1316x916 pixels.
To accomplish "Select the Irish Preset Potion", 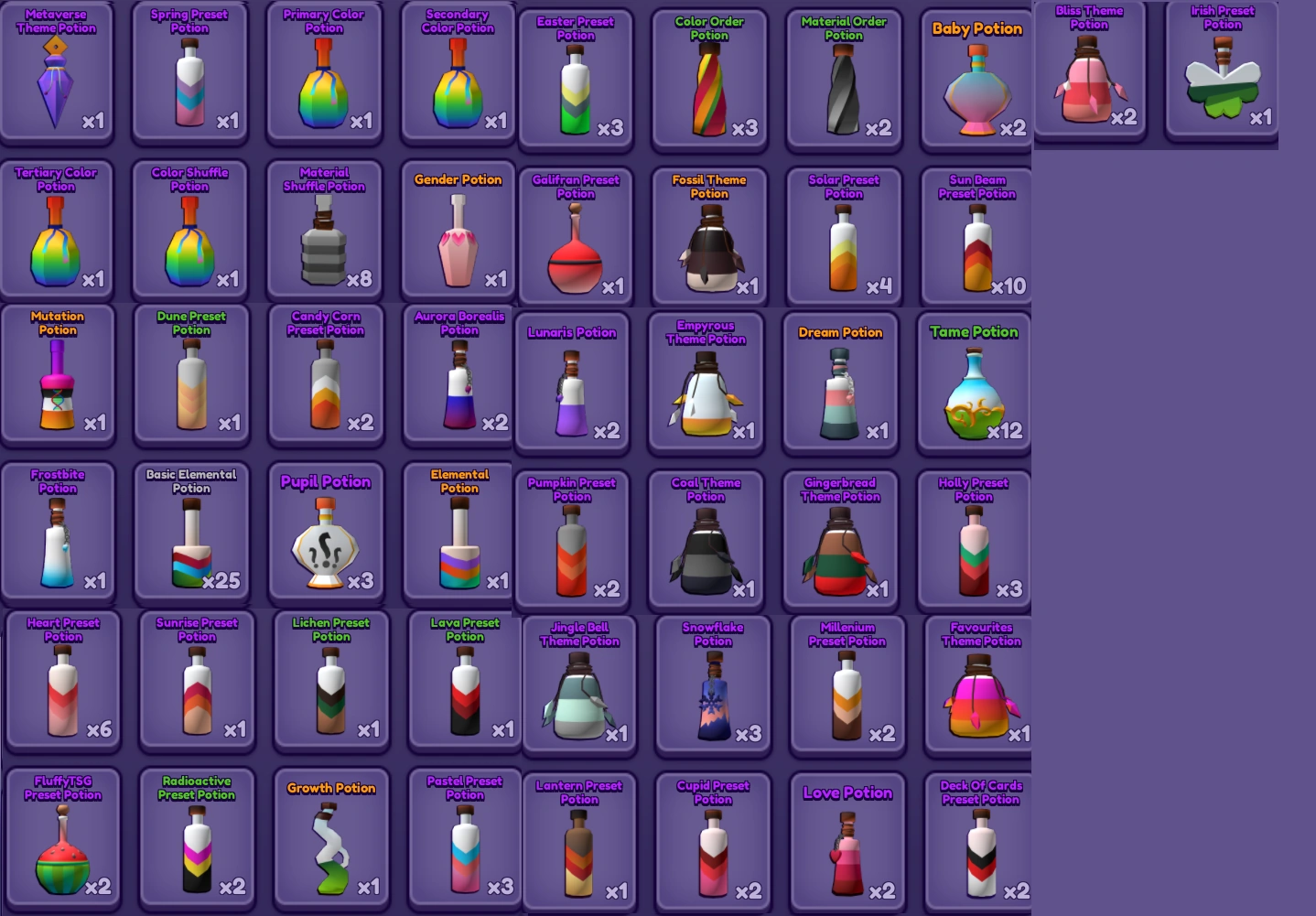I will click(1221, 73).
